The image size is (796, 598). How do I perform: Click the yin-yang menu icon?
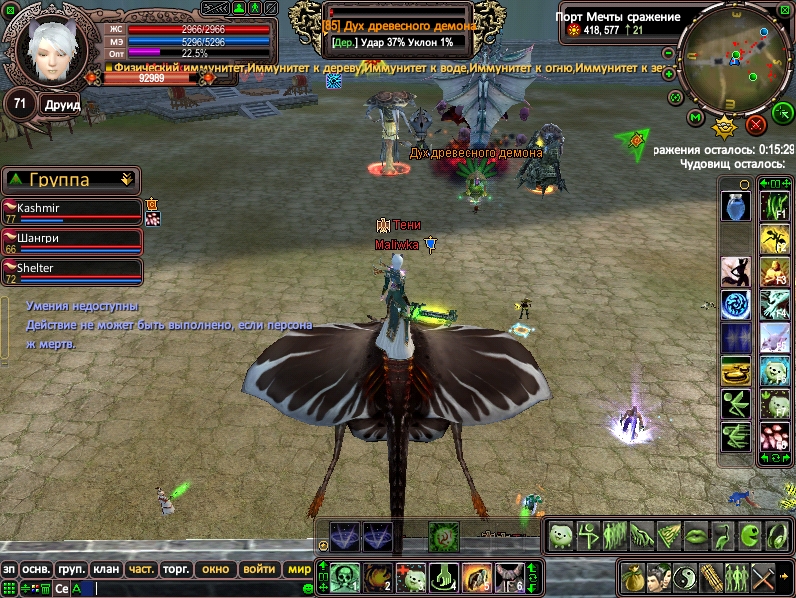tap(684, 577)
